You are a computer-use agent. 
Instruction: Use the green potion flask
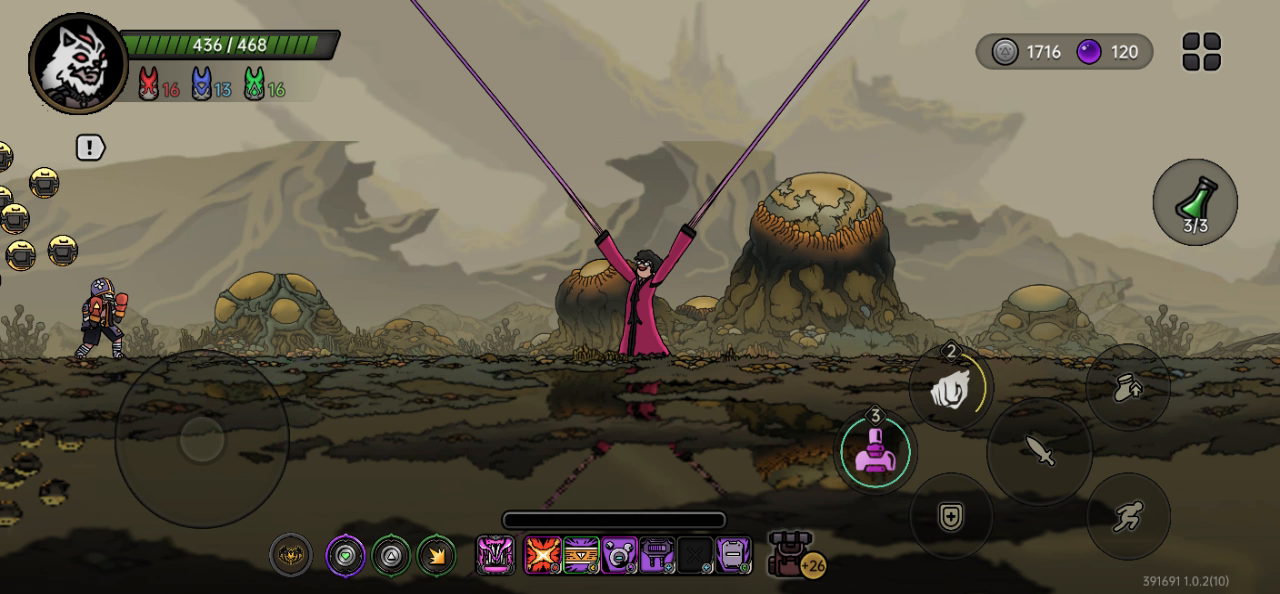[1195, 203]
